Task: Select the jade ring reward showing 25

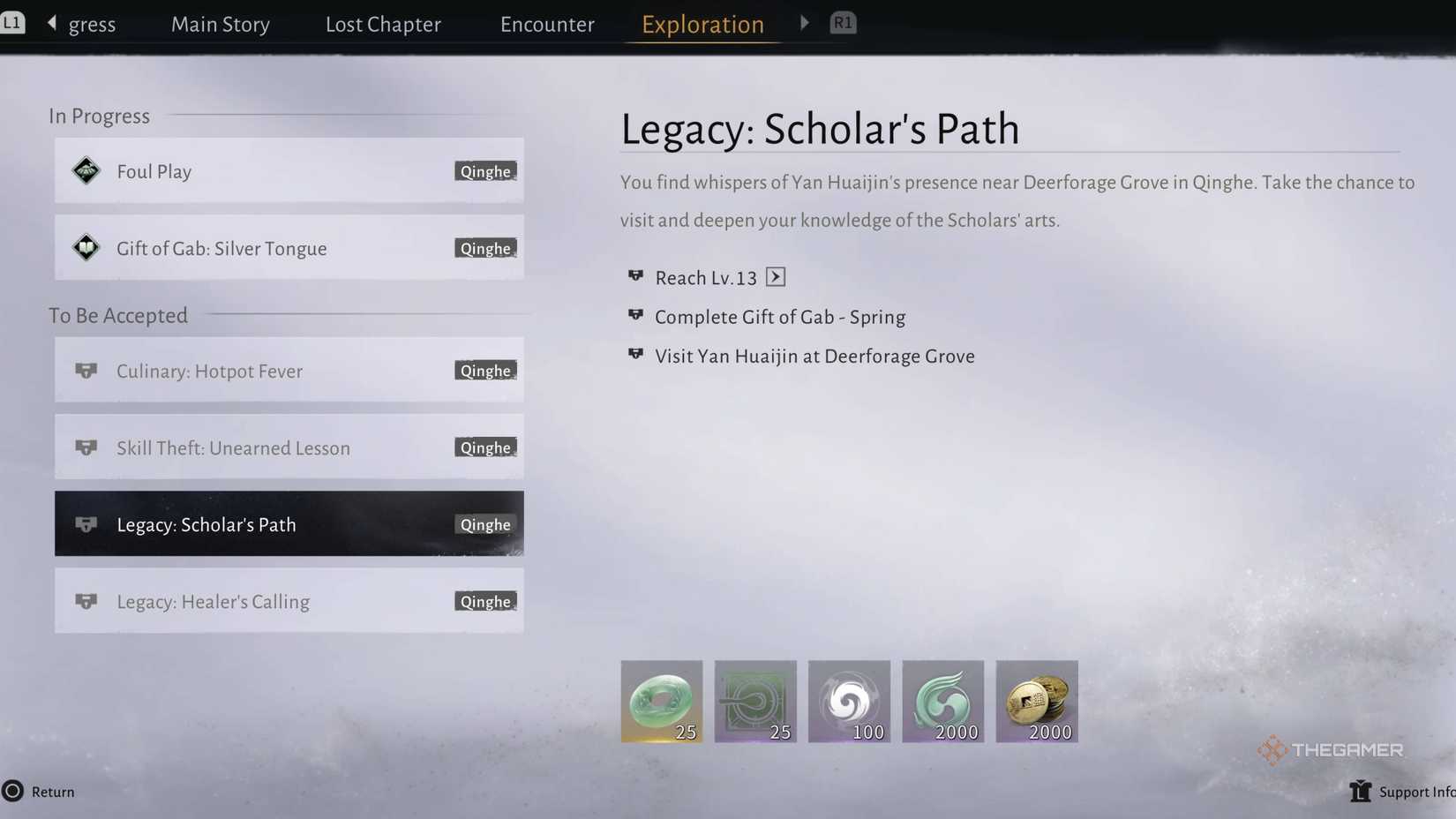Action: (x=661, y=701)
